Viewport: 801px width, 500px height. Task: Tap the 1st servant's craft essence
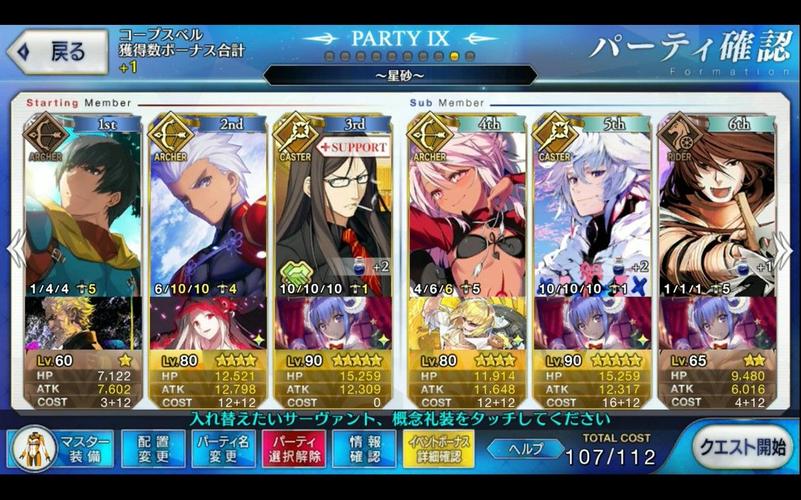(82, 322)
